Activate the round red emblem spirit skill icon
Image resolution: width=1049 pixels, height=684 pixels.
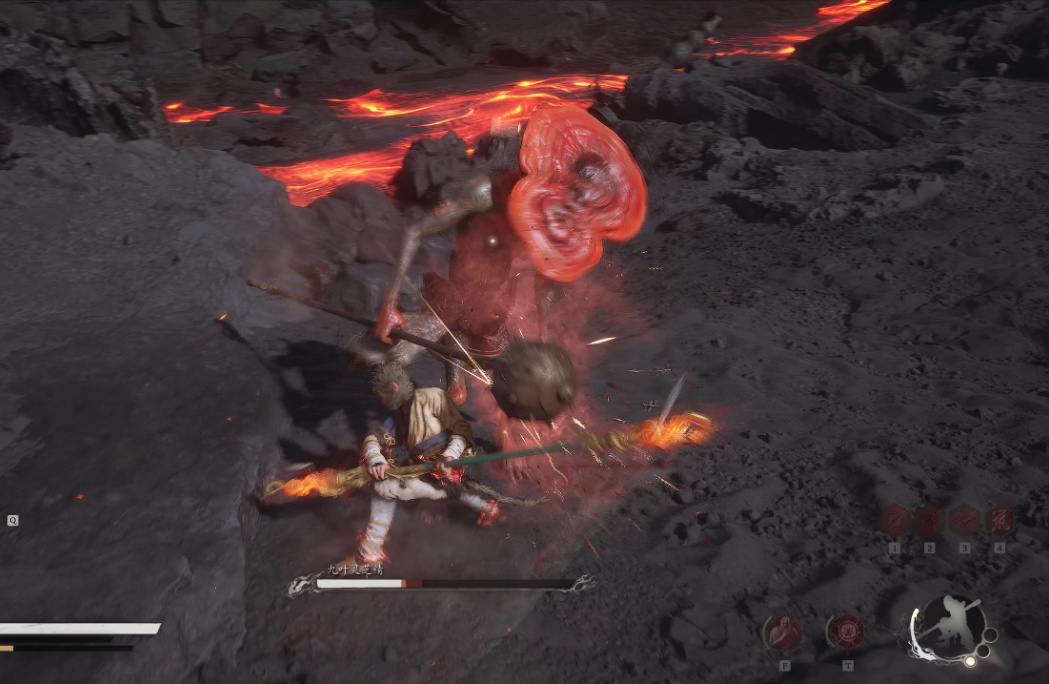[846, 632]
